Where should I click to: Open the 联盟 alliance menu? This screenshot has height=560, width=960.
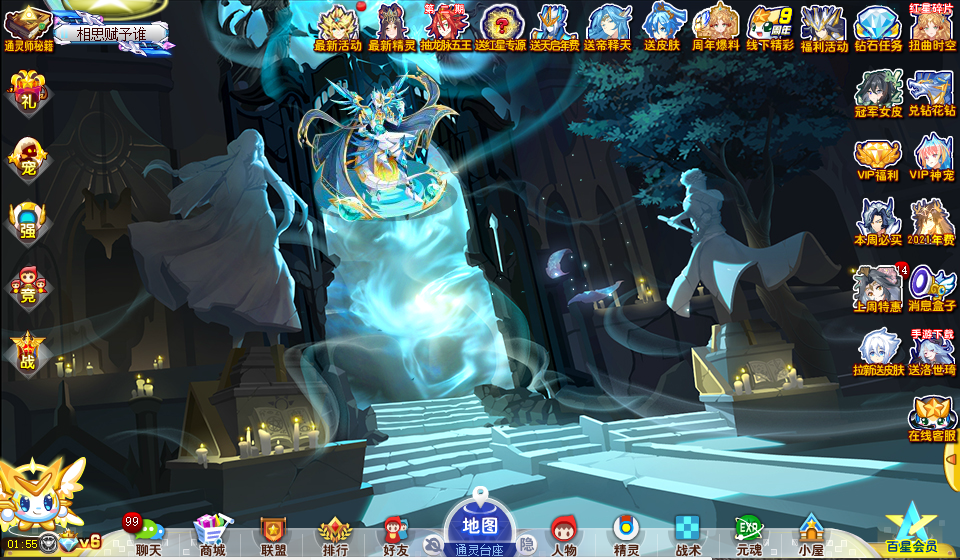(273, 535)
